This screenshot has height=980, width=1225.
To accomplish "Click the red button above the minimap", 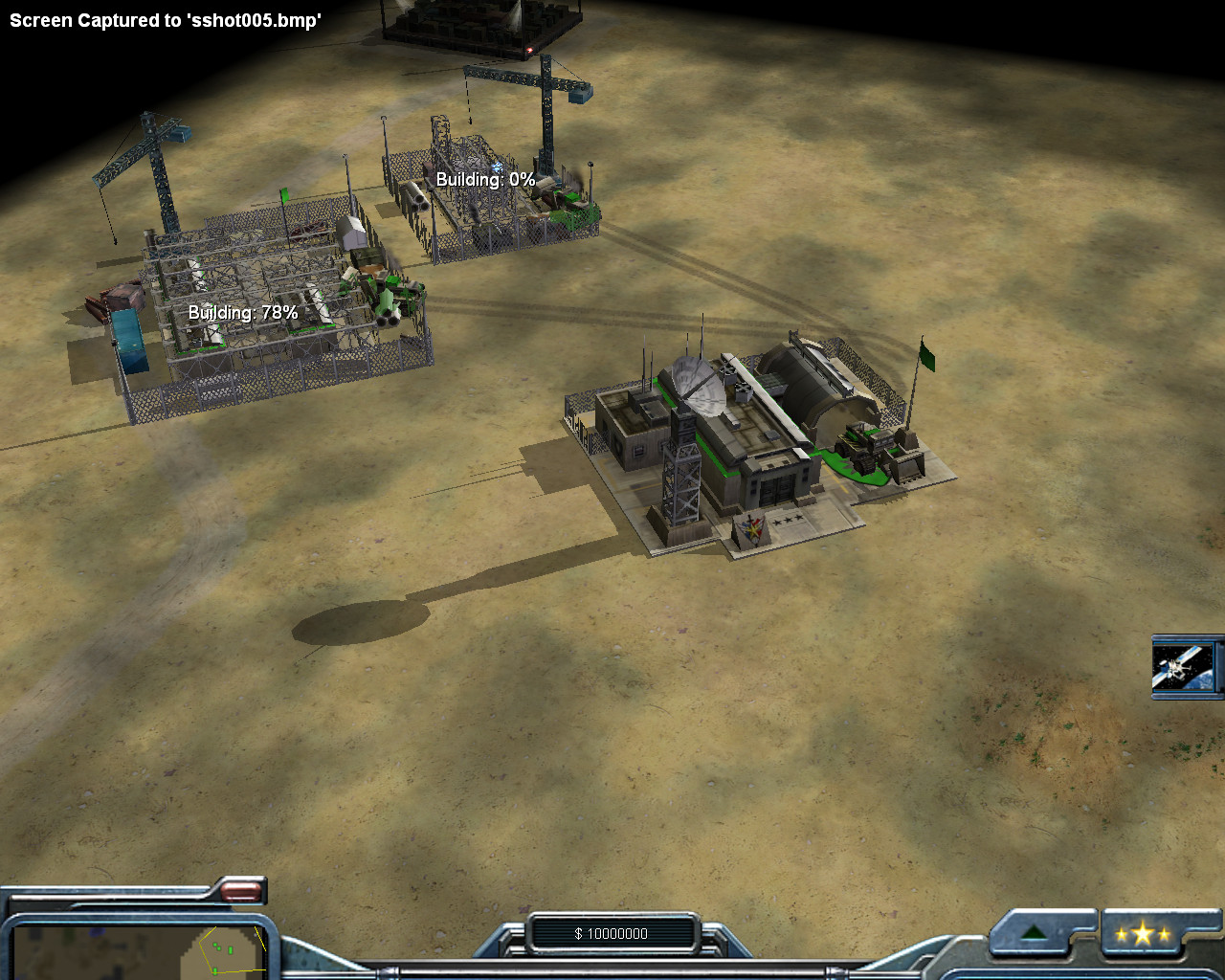I will coord(241,892).
